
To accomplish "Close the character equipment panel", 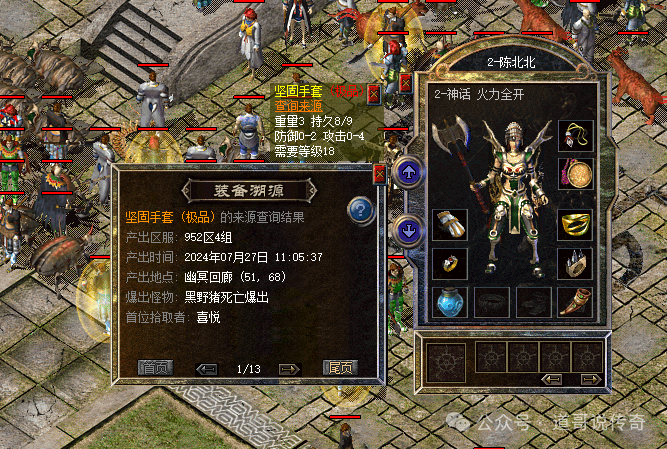I will [405, 83].
